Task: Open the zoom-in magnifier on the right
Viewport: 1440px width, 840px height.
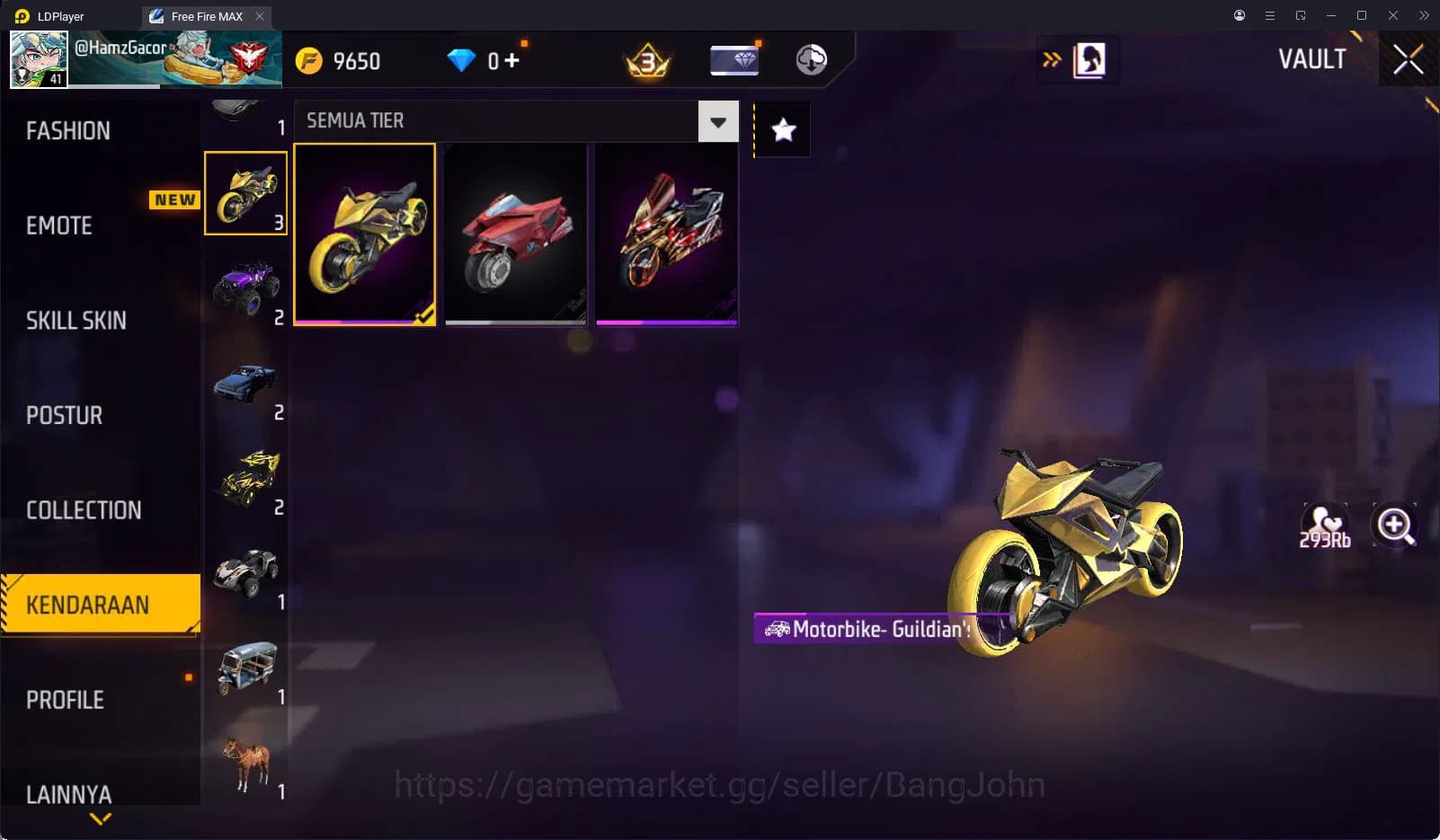Action: pos(1394,526)
